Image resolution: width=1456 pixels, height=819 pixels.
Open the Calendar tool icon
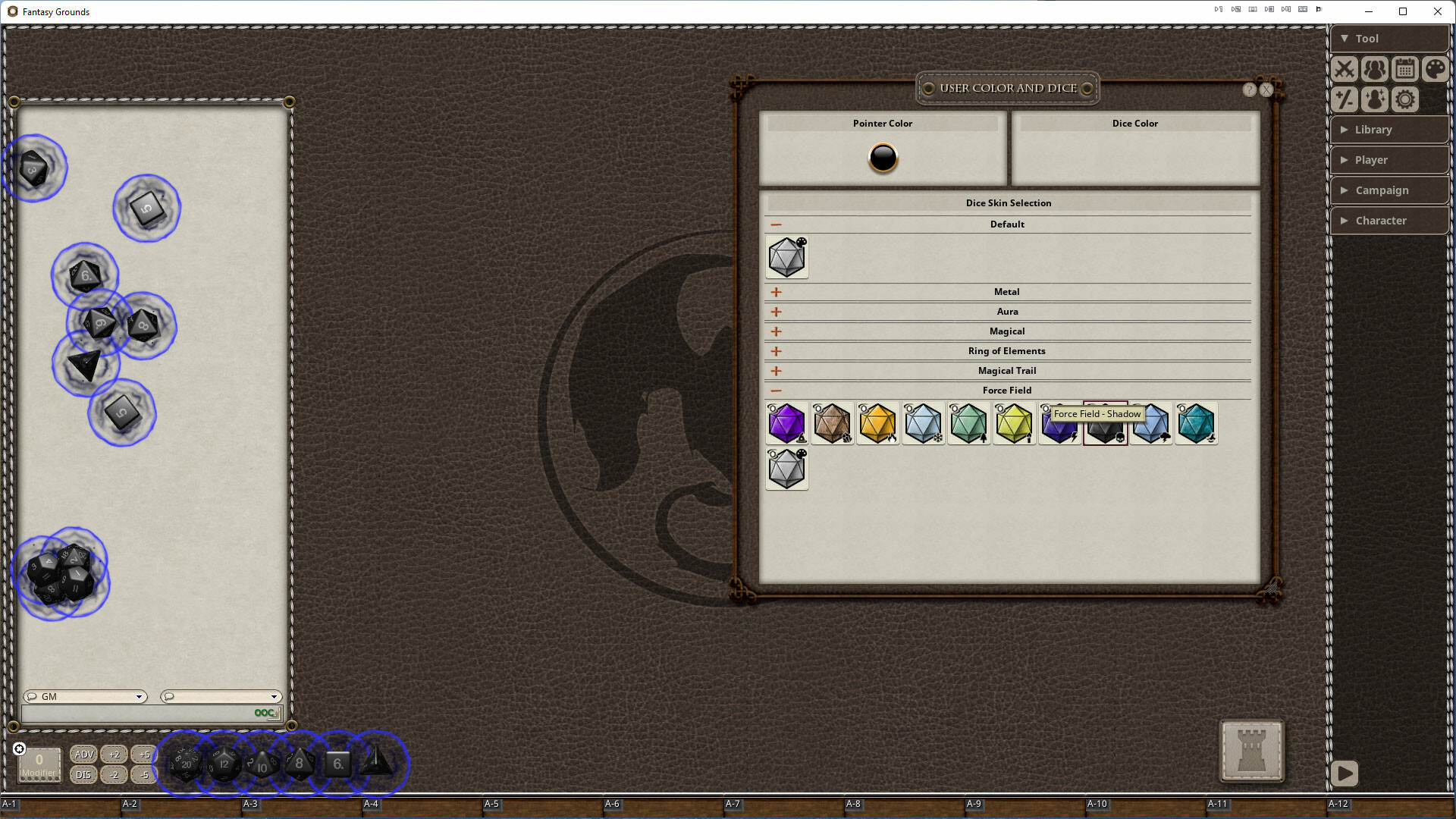(1404, 69)
